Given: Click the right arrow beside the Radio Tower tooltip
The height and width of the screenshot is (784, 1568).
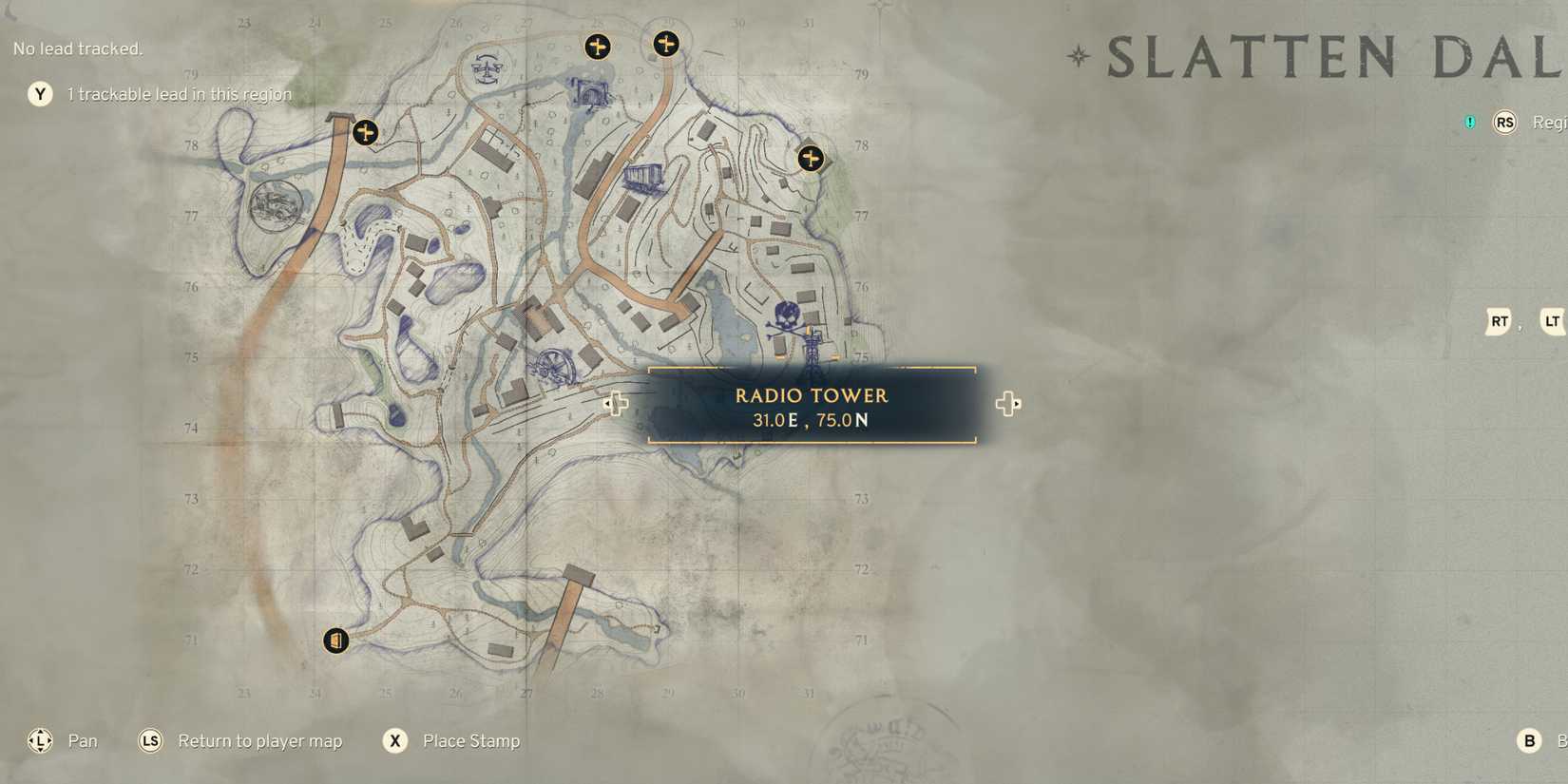Looking at the screenshot, I should tap(1008, 404).
